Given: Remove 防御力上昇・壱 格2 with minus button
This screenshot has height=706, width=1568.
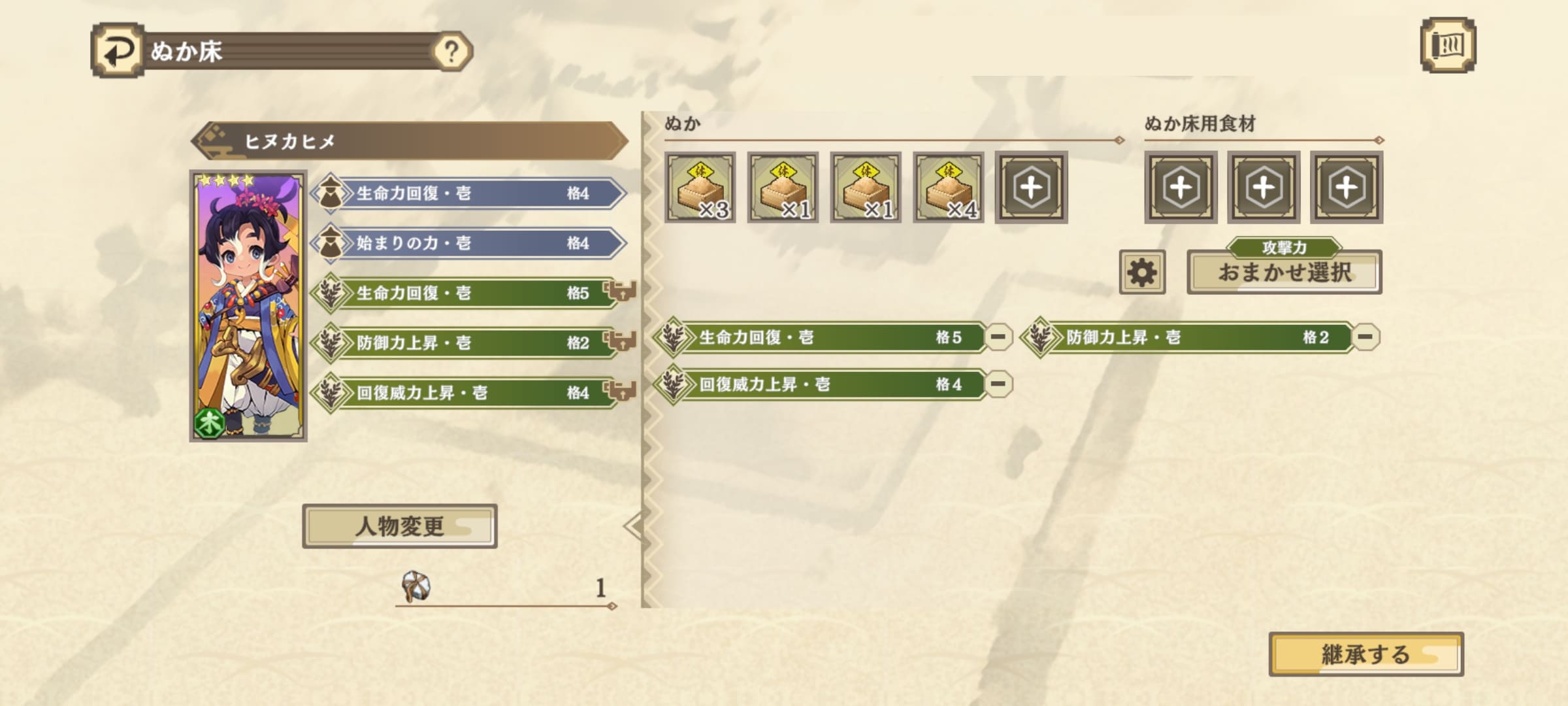Looking at the screenshot, I should pyautogui.click(x=1365, y=337).
